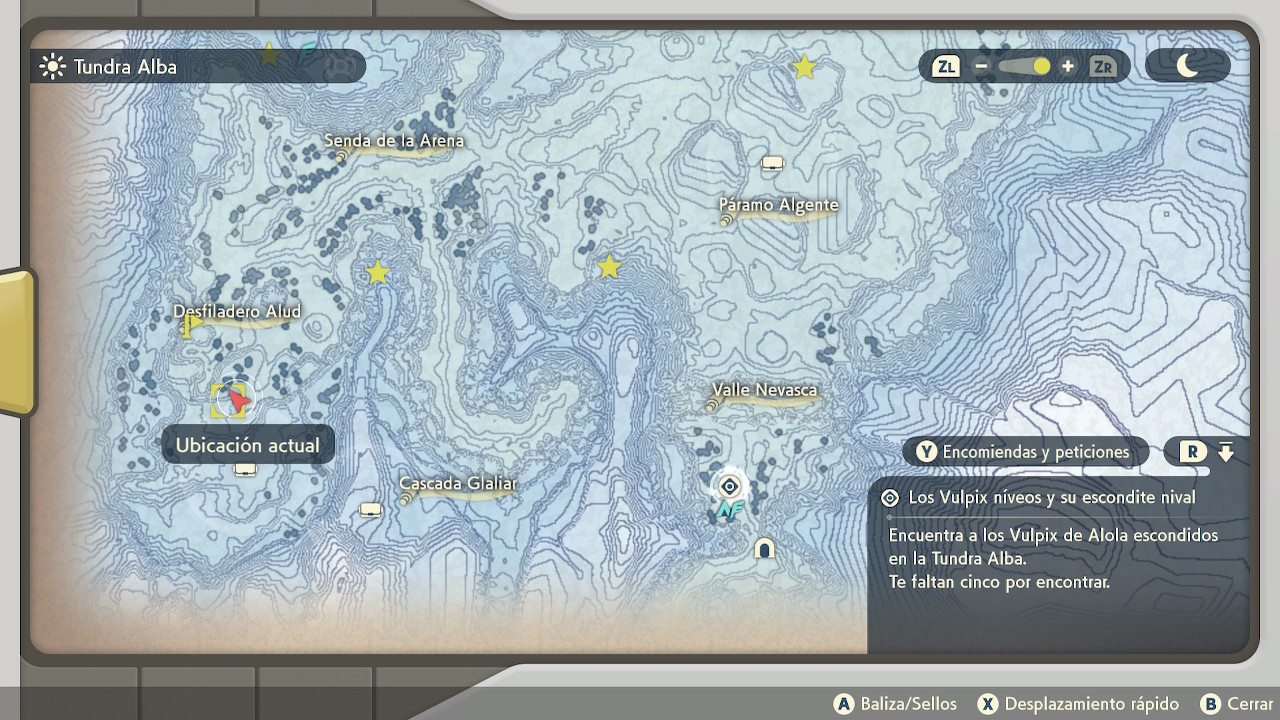This screenshot has height=720, width=1280.
Task: Choose the Valle Nevasca location label
Action: [765, 390]
